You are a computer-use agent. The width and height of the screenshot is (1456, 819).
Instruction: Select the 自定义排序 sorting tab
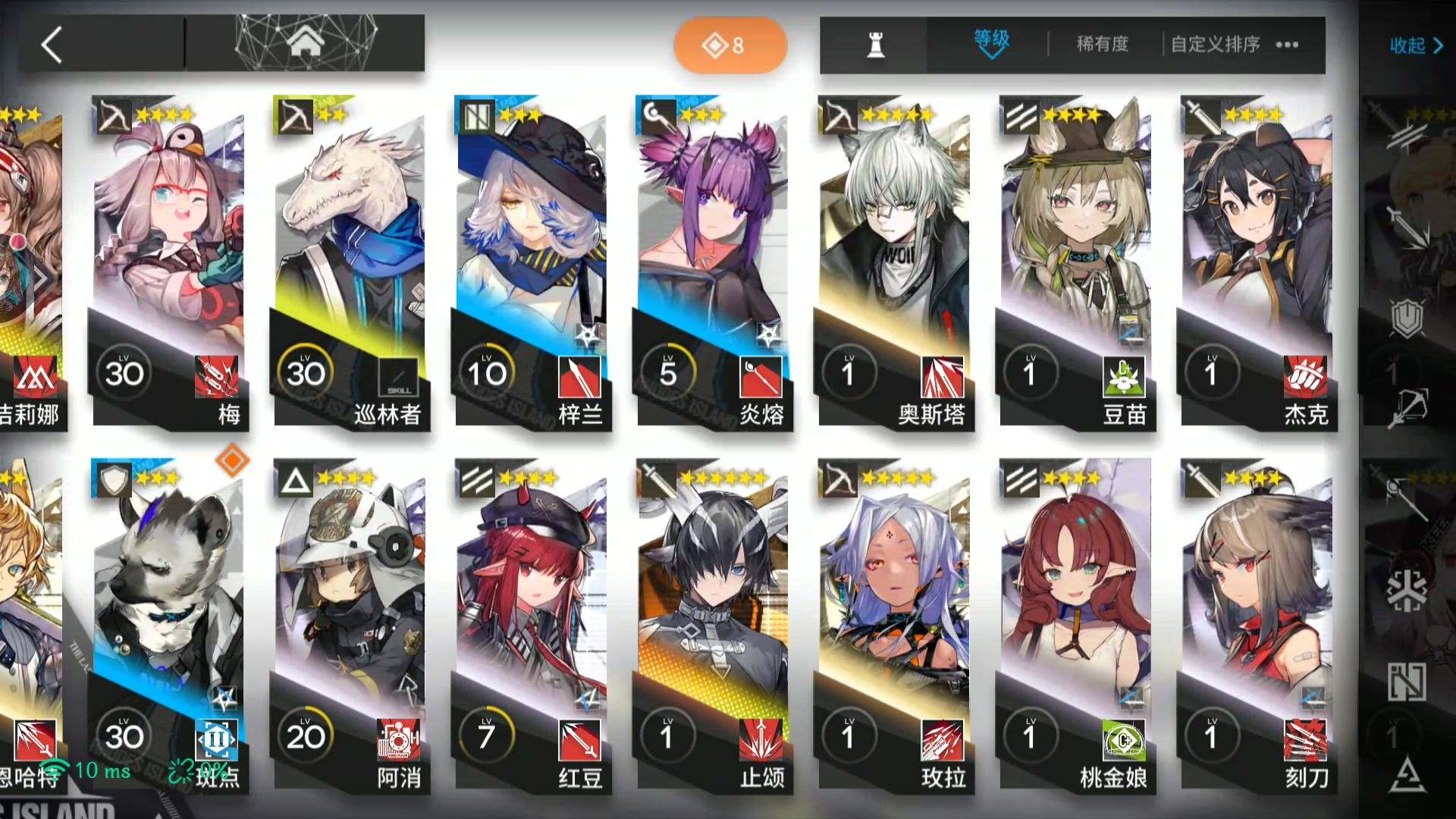1215,45
